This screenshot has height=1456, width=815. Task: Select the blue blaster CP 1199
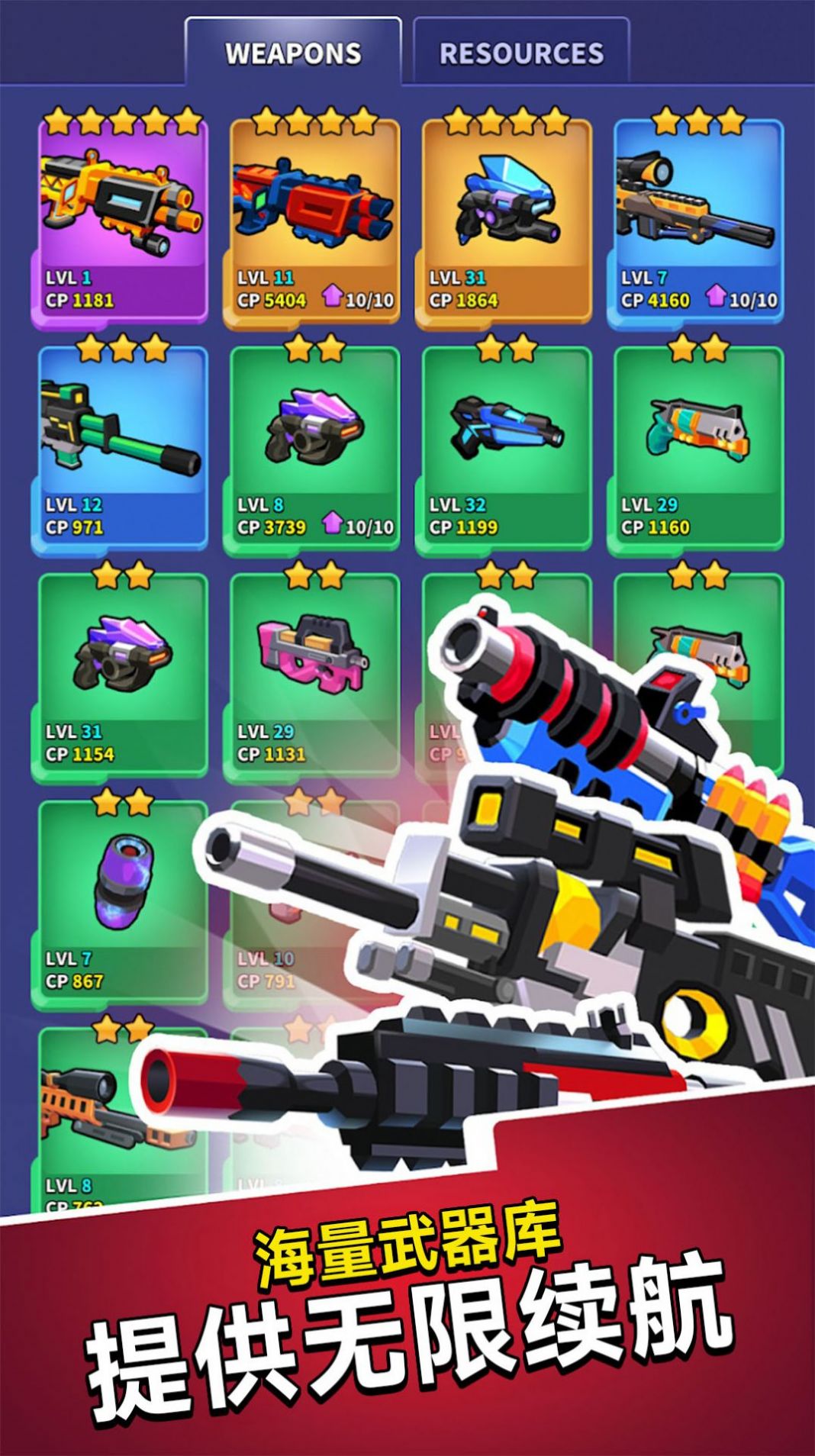point(505,445)
